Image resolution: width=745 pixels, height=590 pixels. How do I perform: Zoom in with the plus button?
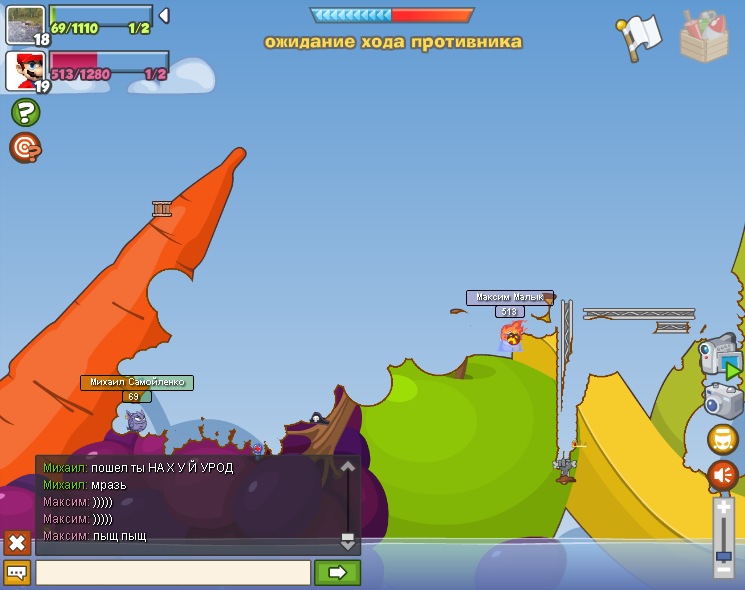pos(724,507)
